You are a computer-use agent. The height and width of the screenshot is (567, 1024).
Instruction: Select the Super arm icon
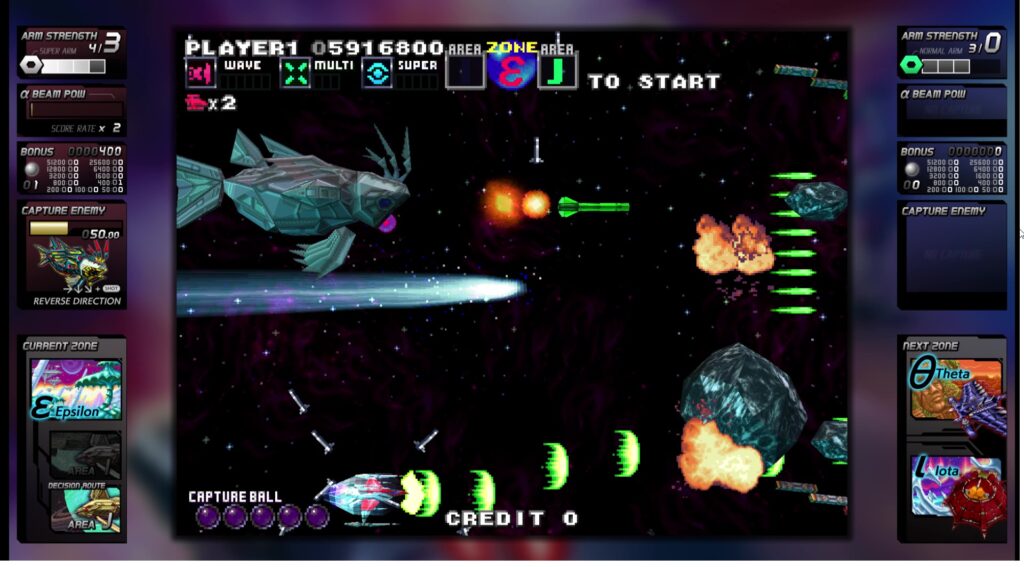[x=377, y=73]
